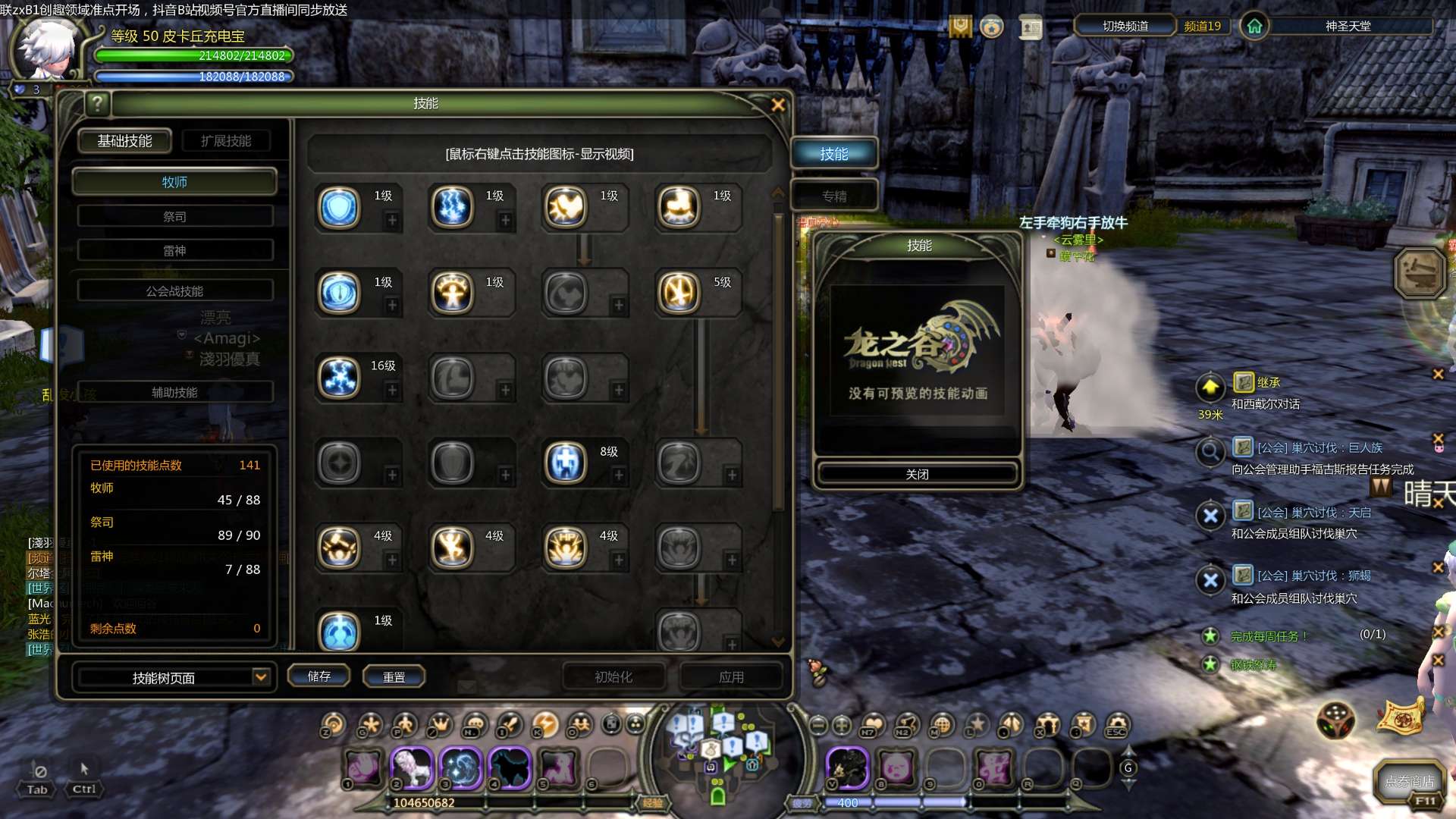The height and width of the screenshot is (819, 1456).
Task: Open the 雷神 skill tree
Action: tap(174, 251)
